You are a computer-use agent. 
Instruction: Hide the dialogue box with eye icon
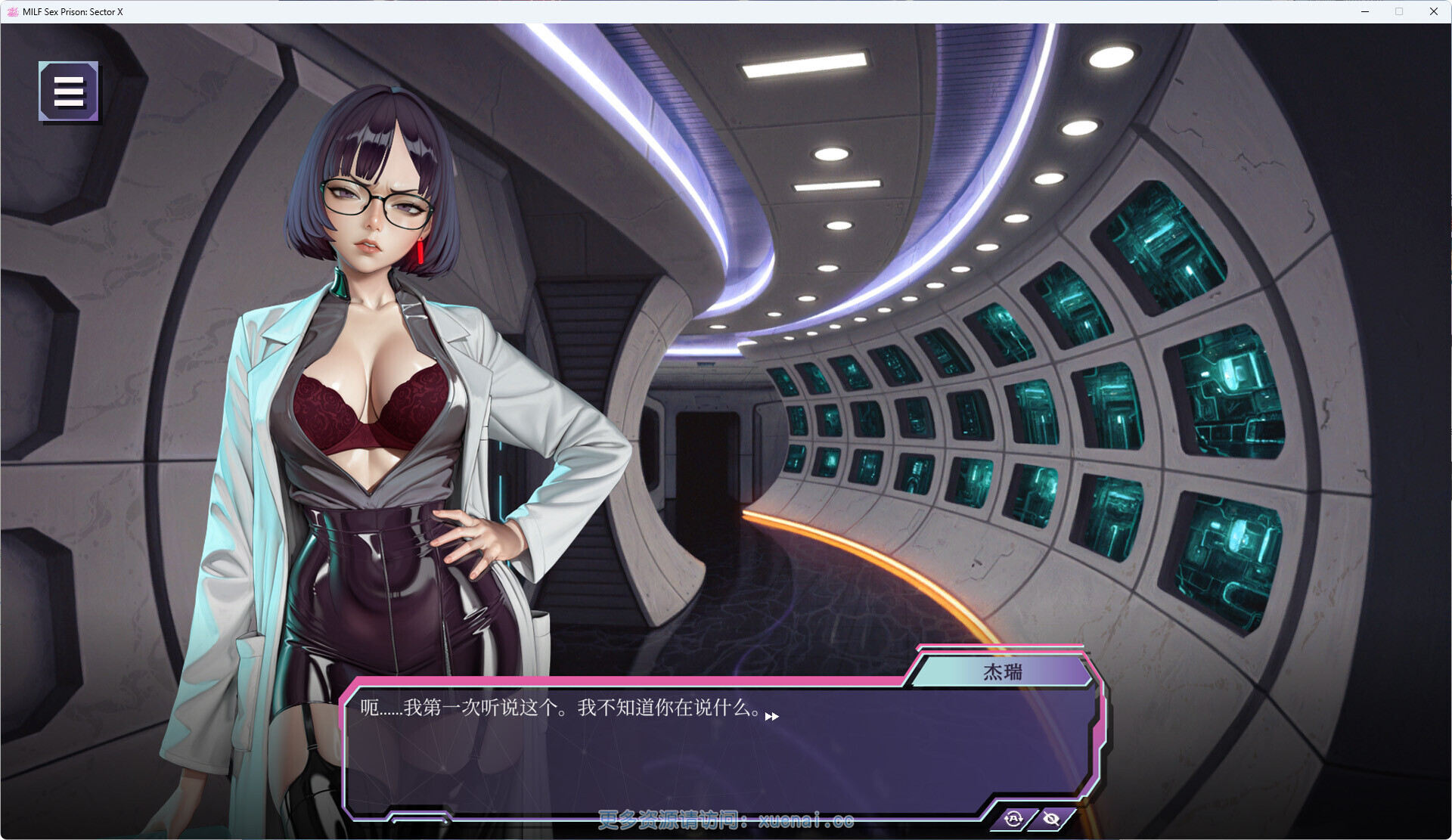click(1051, 819)
